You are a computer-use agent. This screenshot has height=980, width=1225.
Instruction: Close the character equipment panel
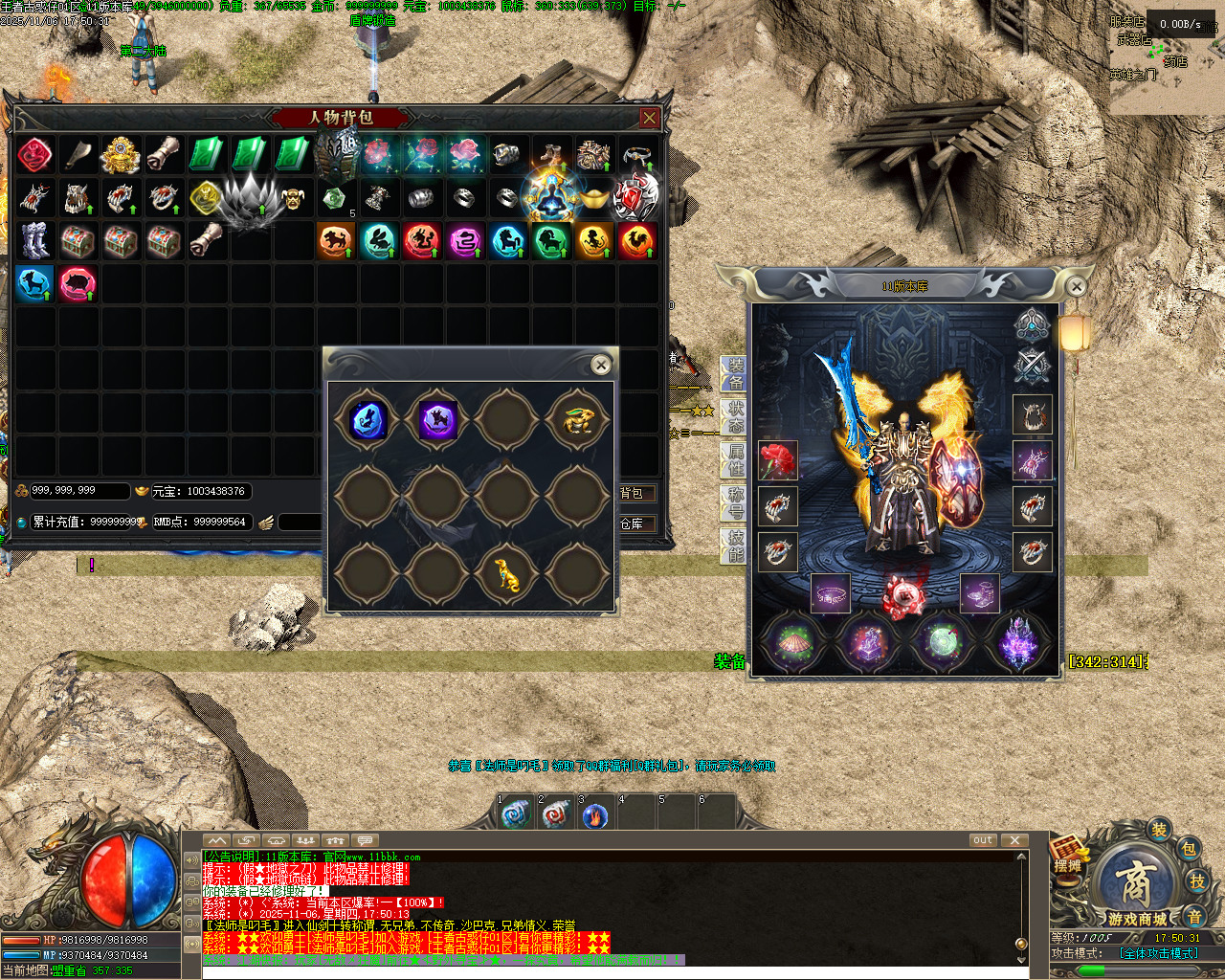coord(1077,286)
